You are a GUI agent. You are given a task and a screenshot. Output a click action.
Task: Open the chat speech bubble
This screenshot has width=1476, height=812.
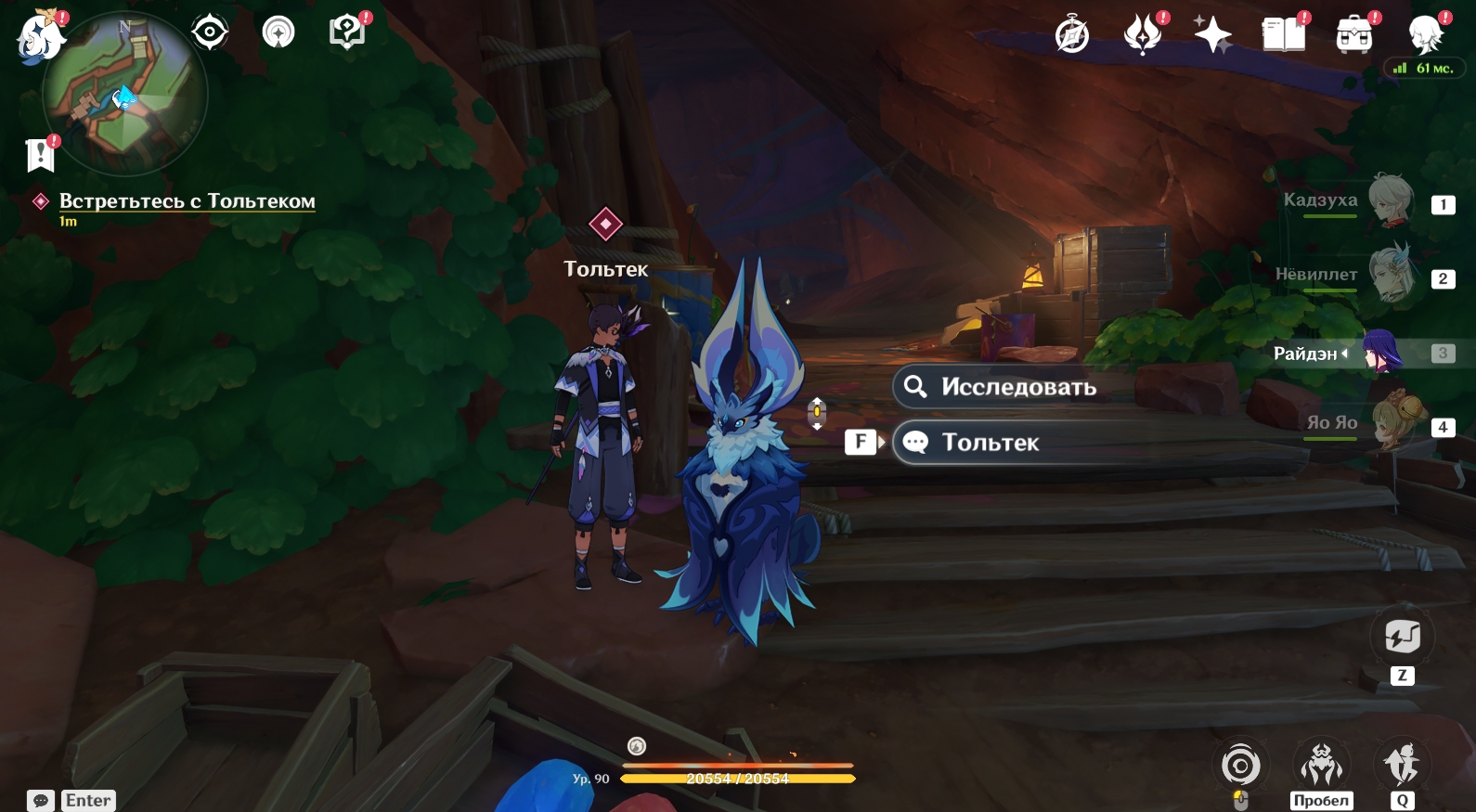(x=41, y=801)
